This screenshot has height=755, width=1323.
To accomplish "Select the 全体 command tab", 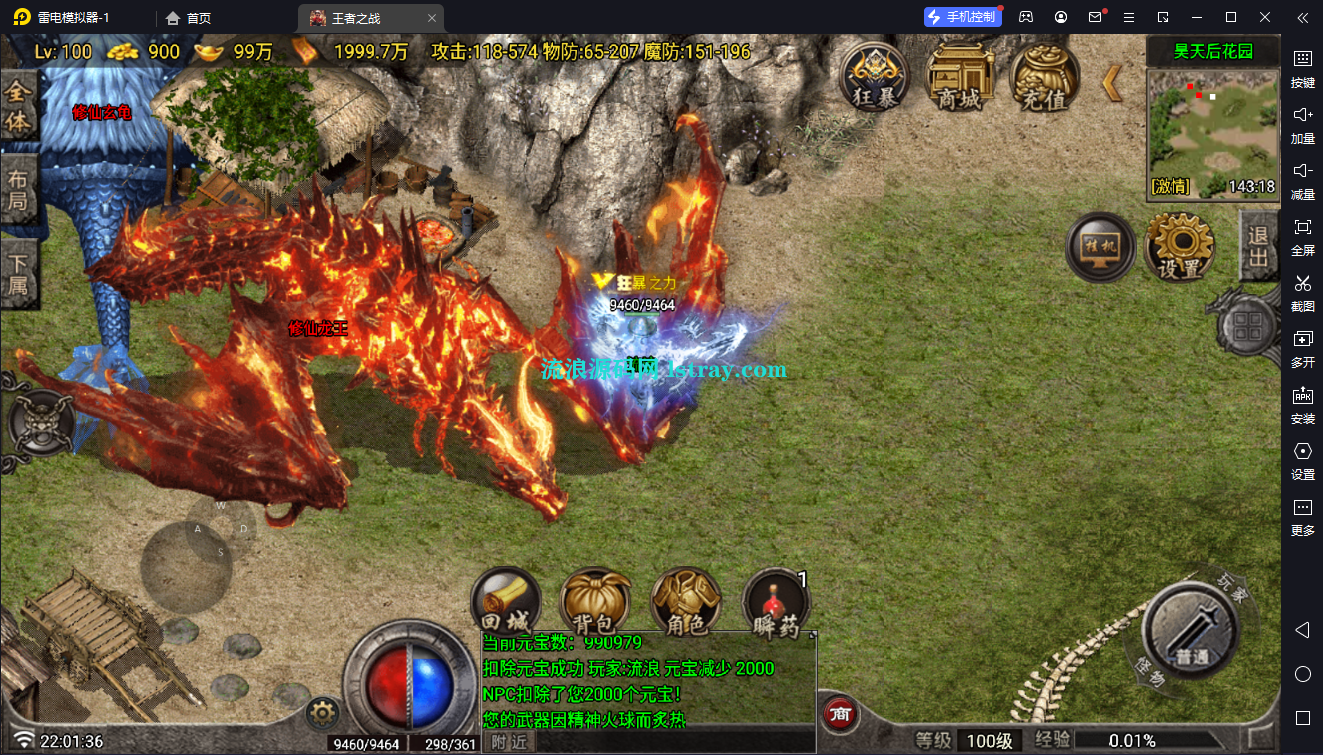I will [18, 108].
